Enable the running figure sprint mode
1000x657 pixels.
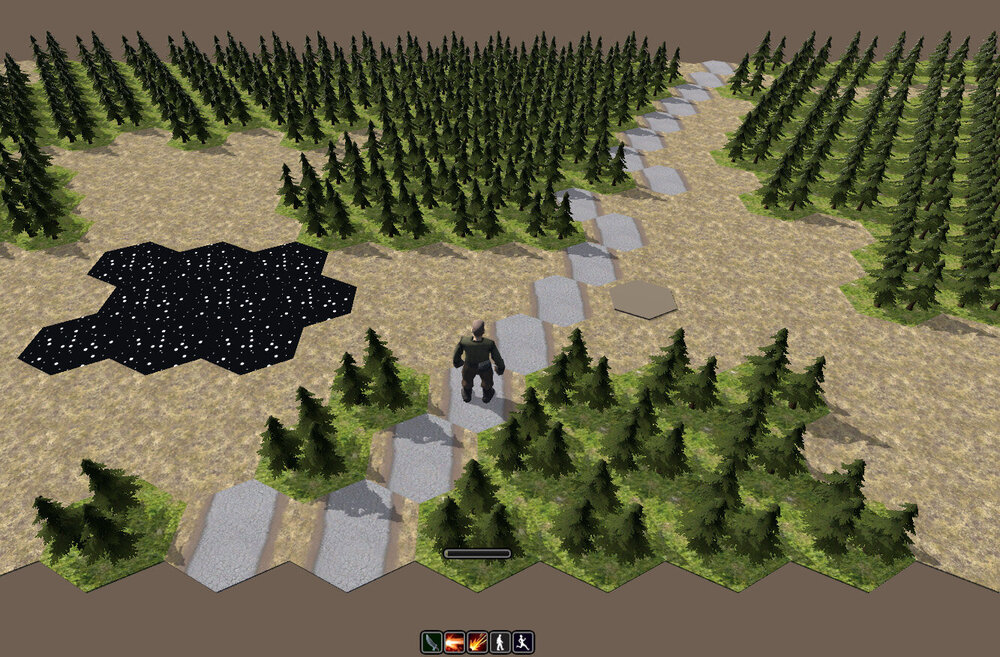[523, 642]
